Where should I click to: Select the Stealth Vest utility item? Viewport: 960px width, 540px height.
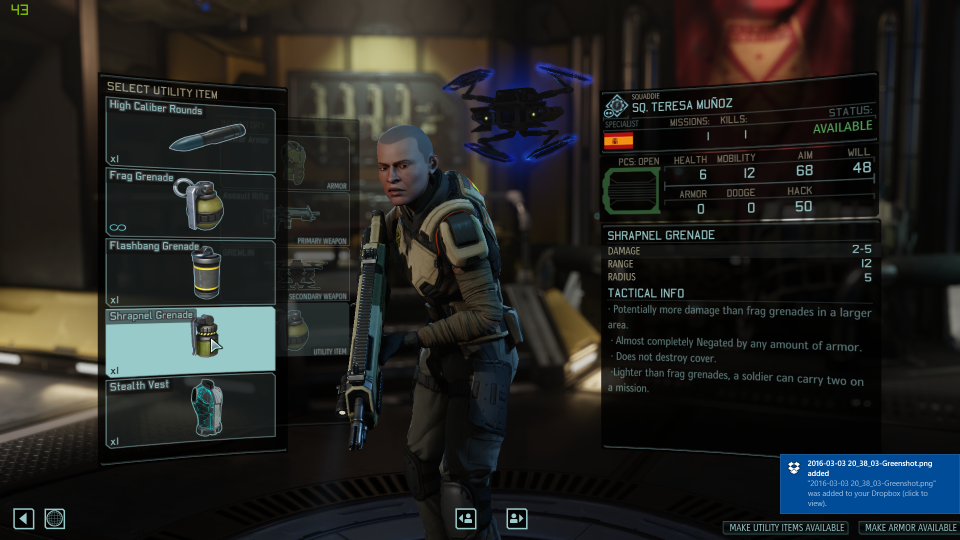click(190, 407)
